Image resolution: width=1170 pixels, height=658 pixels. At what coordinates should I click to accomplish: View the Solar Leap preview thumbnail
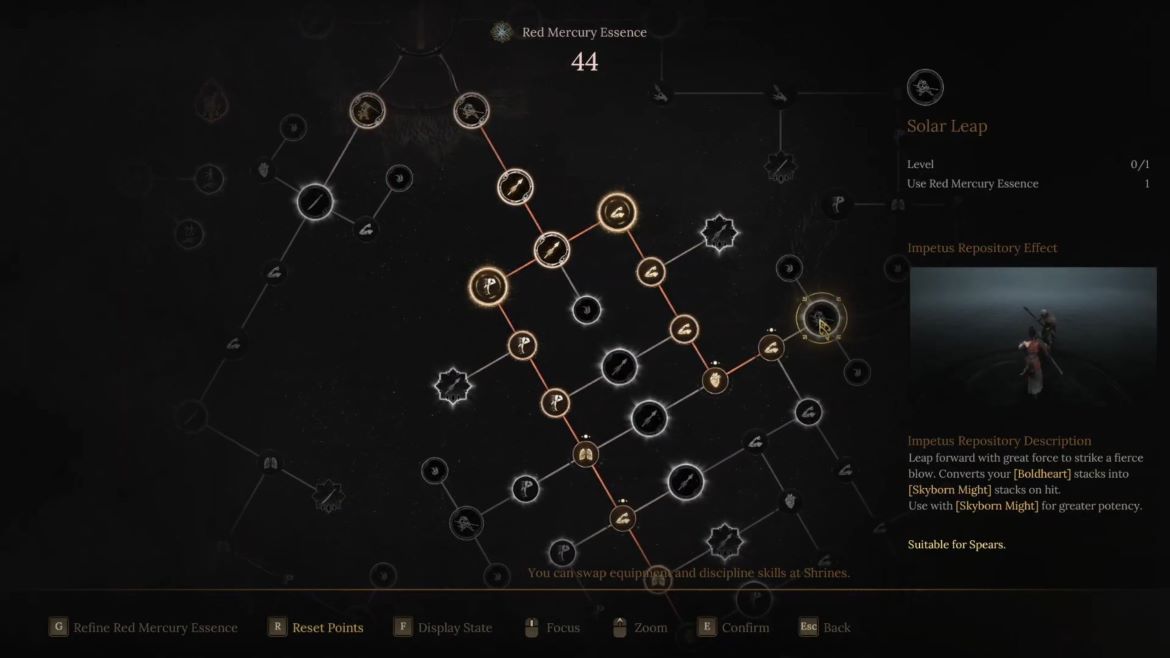pyautogui.click(x=1032, y=338)
